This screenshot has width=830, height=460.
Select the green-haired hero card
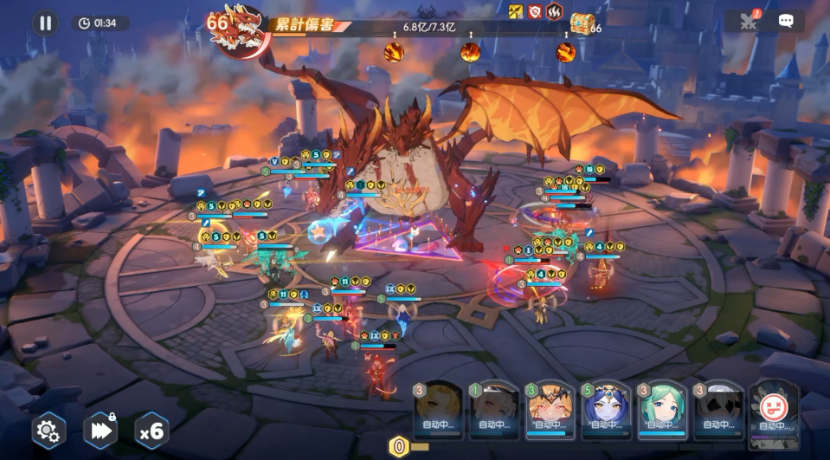tap(662, 410)
